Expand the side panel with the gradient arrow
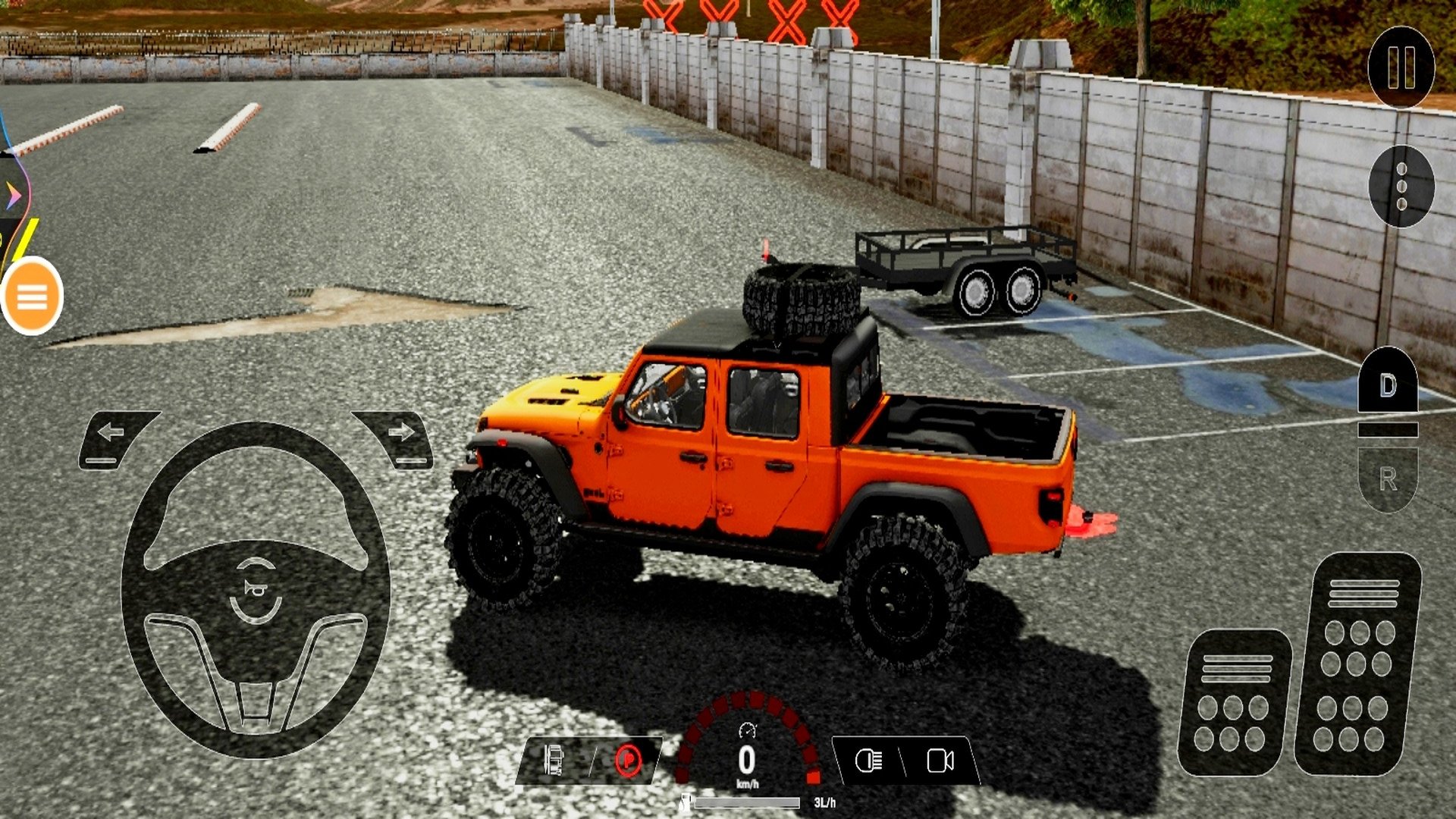Image resolution: width=1456 pixels, height=819 pixels. point(13,196)
